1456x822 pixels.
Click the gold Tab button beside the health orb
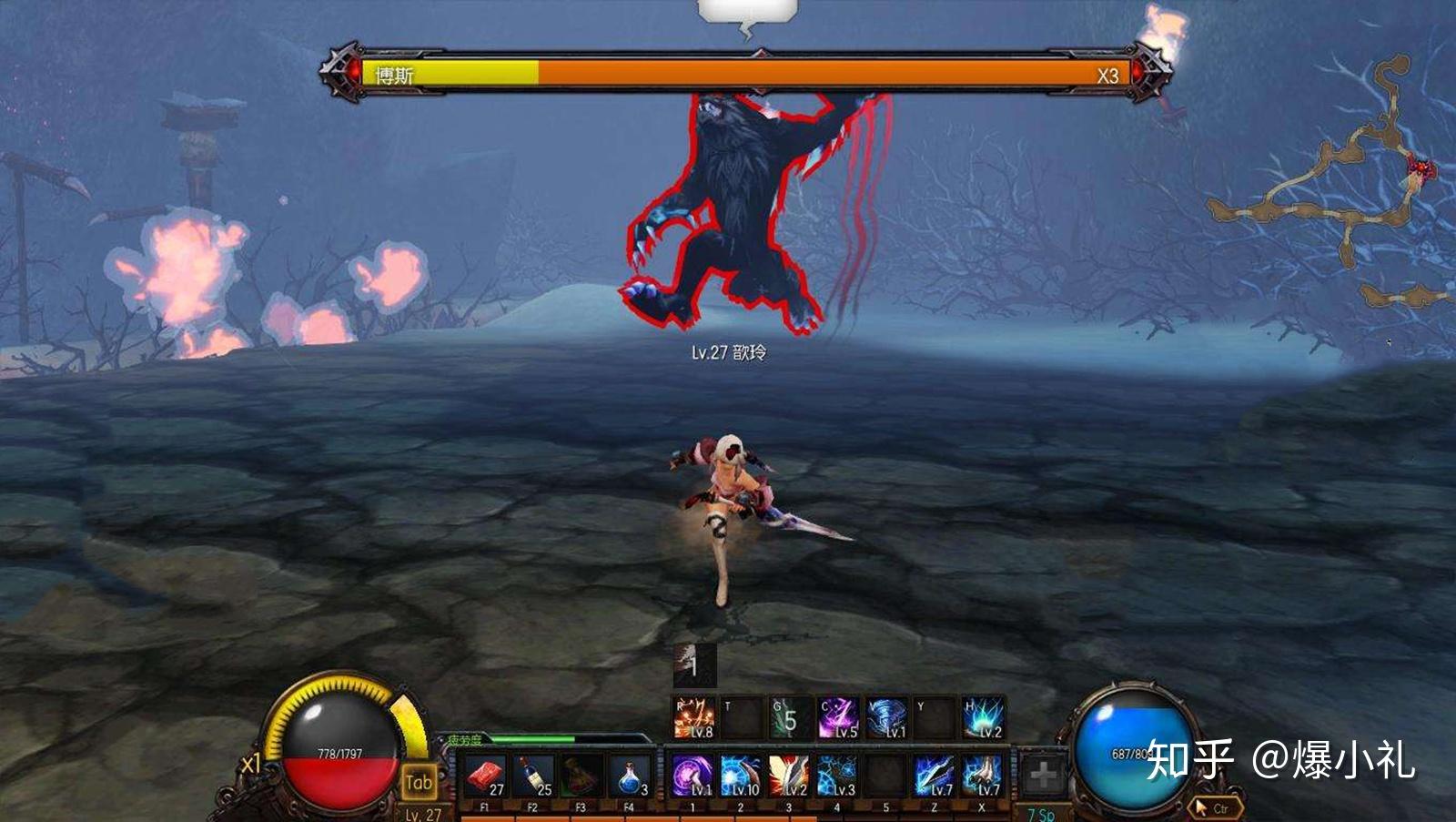point(419,782)
